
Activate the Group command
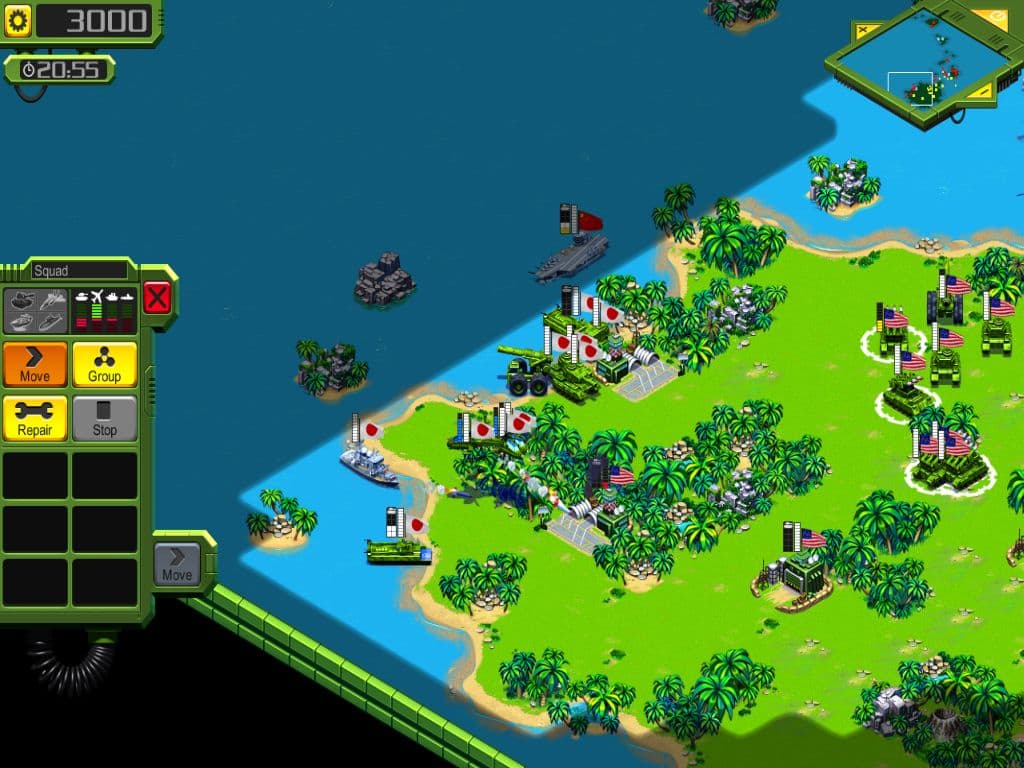coord(104,364)
